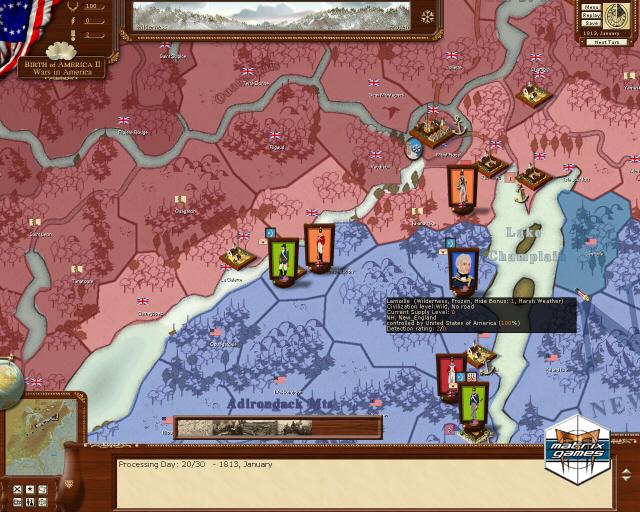Click the Next Turn button

click(607, 41)
